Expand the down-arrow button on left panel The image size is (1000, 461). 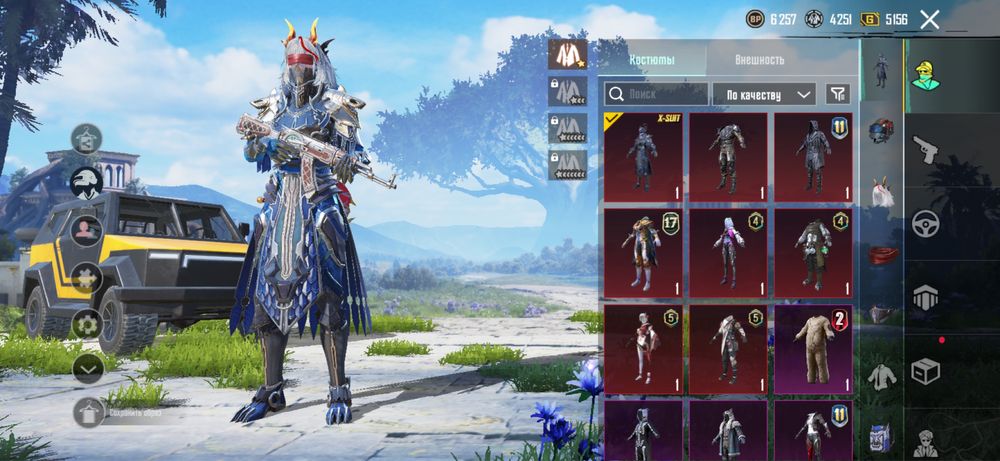[88, 367]
